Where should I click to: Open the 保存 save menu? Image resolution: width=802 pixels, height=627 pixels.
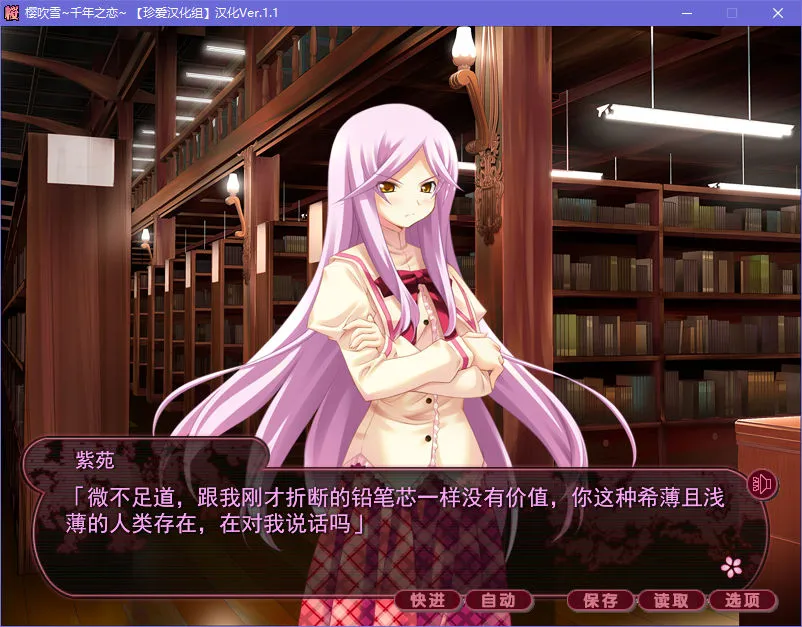(601, 600)
